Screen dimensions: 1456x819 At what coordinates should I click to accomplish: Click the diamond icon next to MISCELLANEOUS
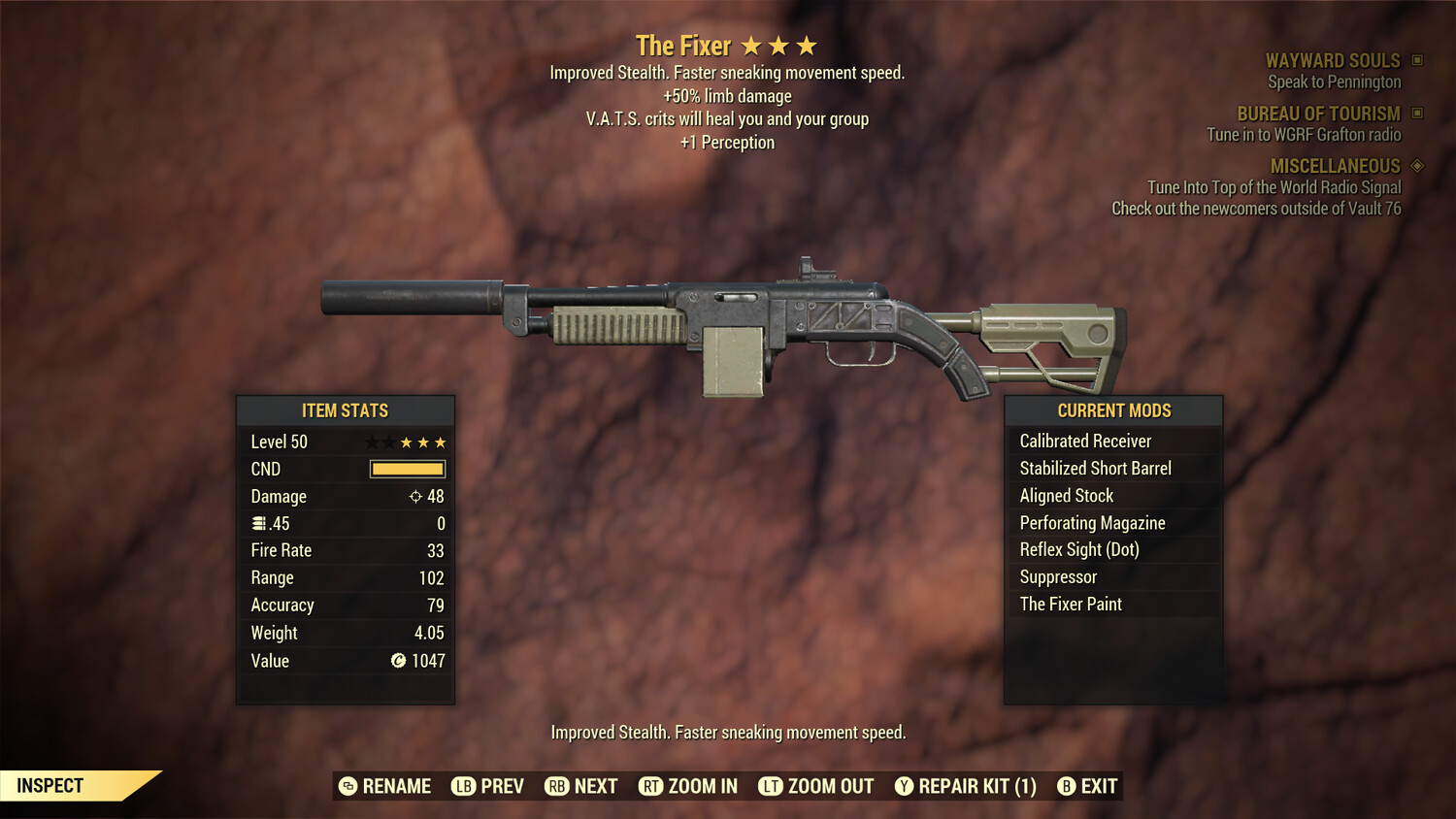[1415, 166]
